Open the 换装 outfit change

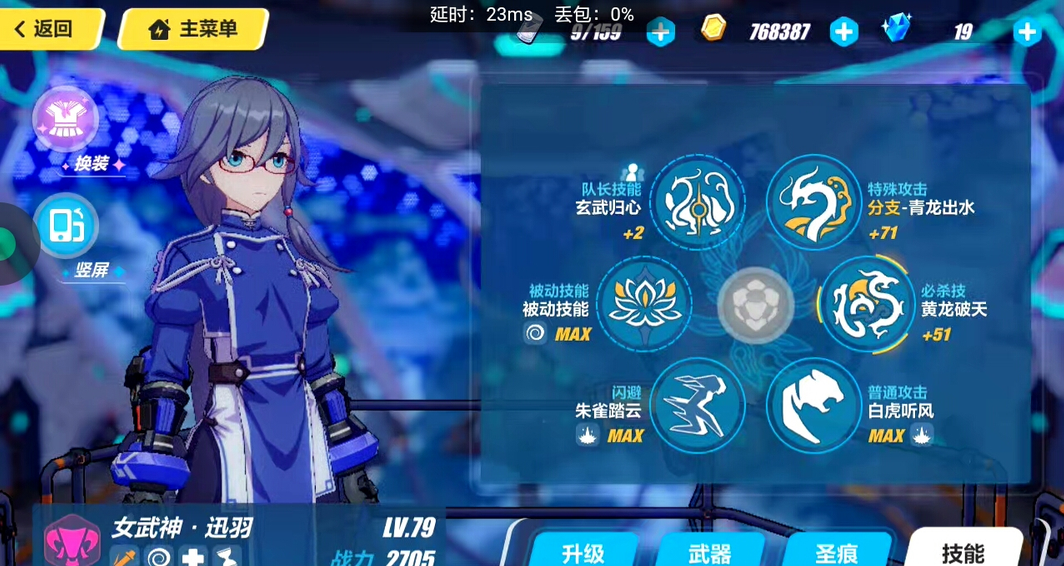coord(66,119)
